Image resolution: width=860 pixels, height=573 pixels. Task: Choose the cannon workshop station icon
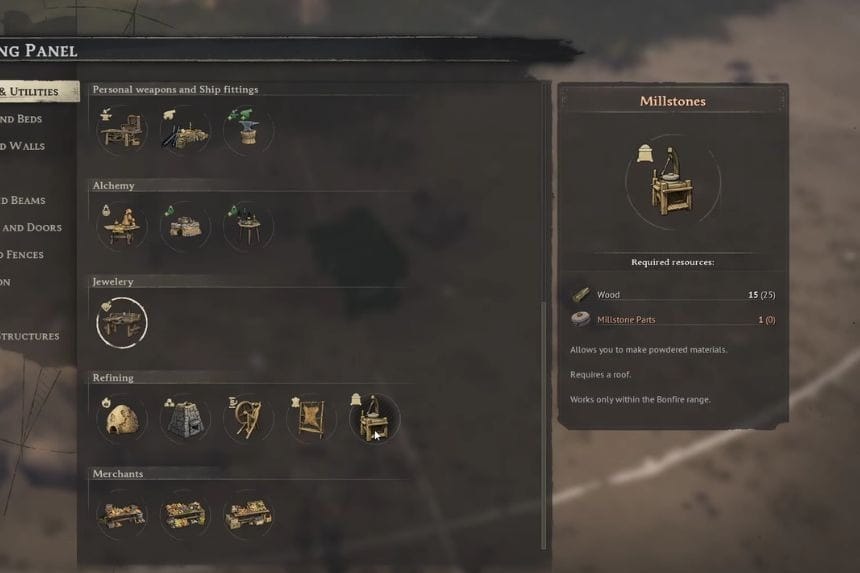(185, 130)
